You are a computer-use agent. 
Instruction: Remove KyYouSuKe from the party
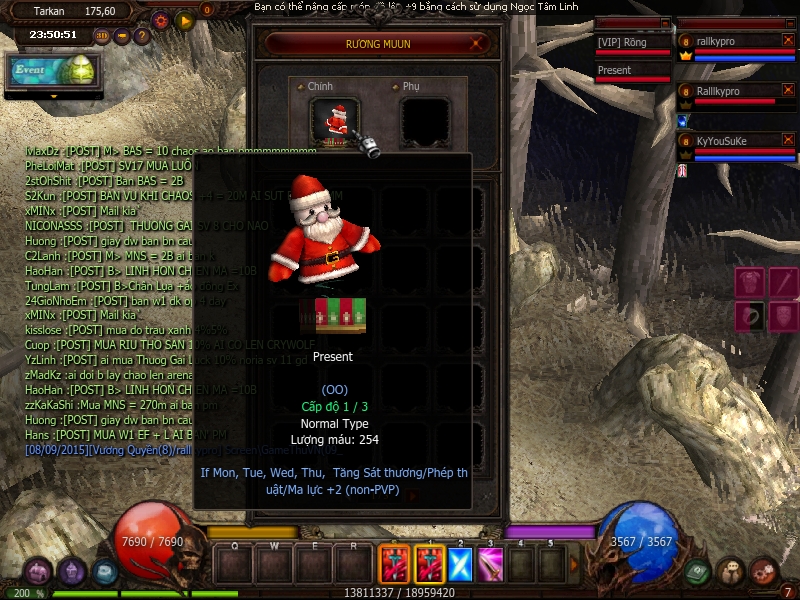pyautogui.click(x=788, y=140)
